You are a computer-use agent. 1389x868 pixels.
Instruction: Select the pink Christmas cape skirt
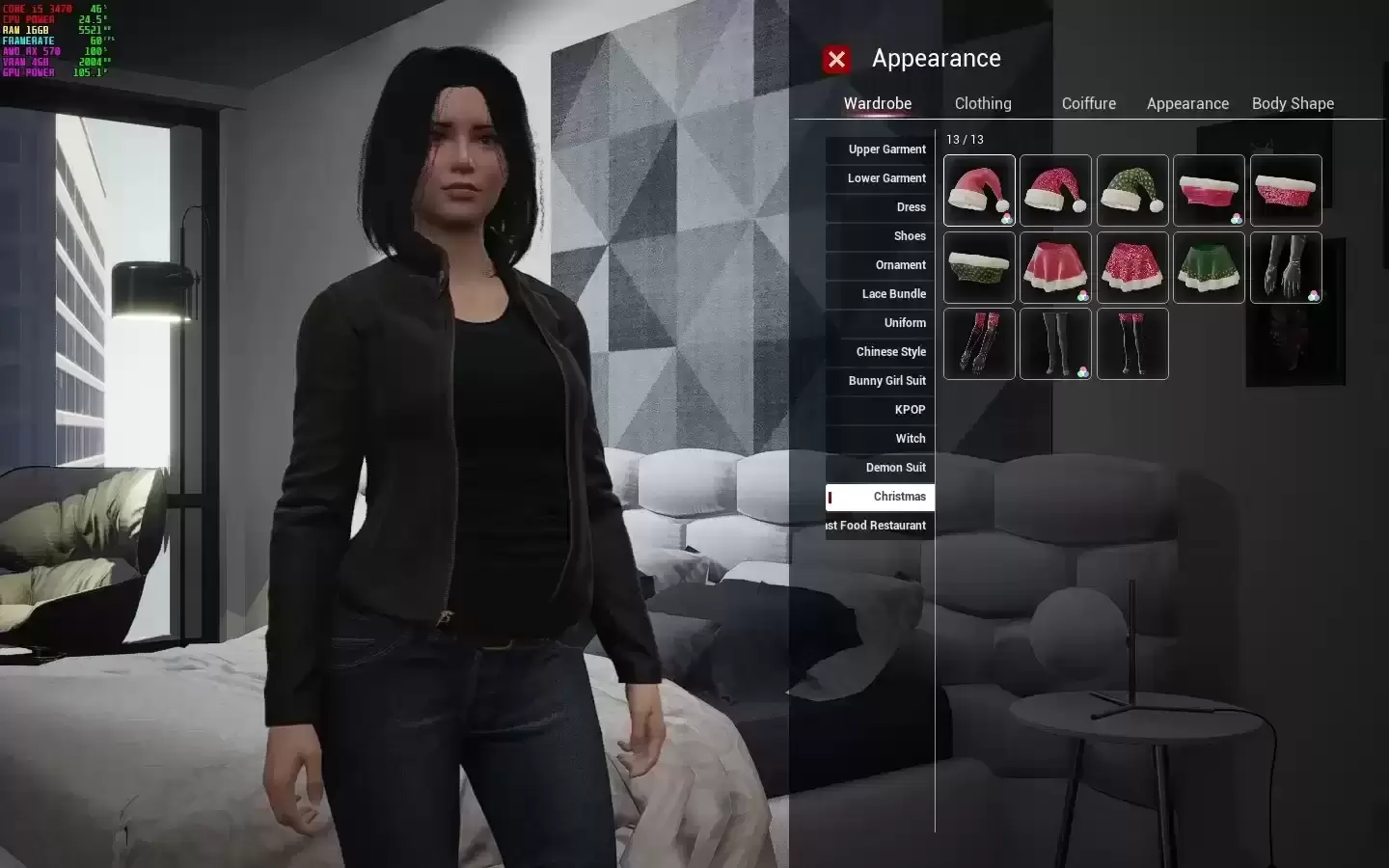point(1055,267)
